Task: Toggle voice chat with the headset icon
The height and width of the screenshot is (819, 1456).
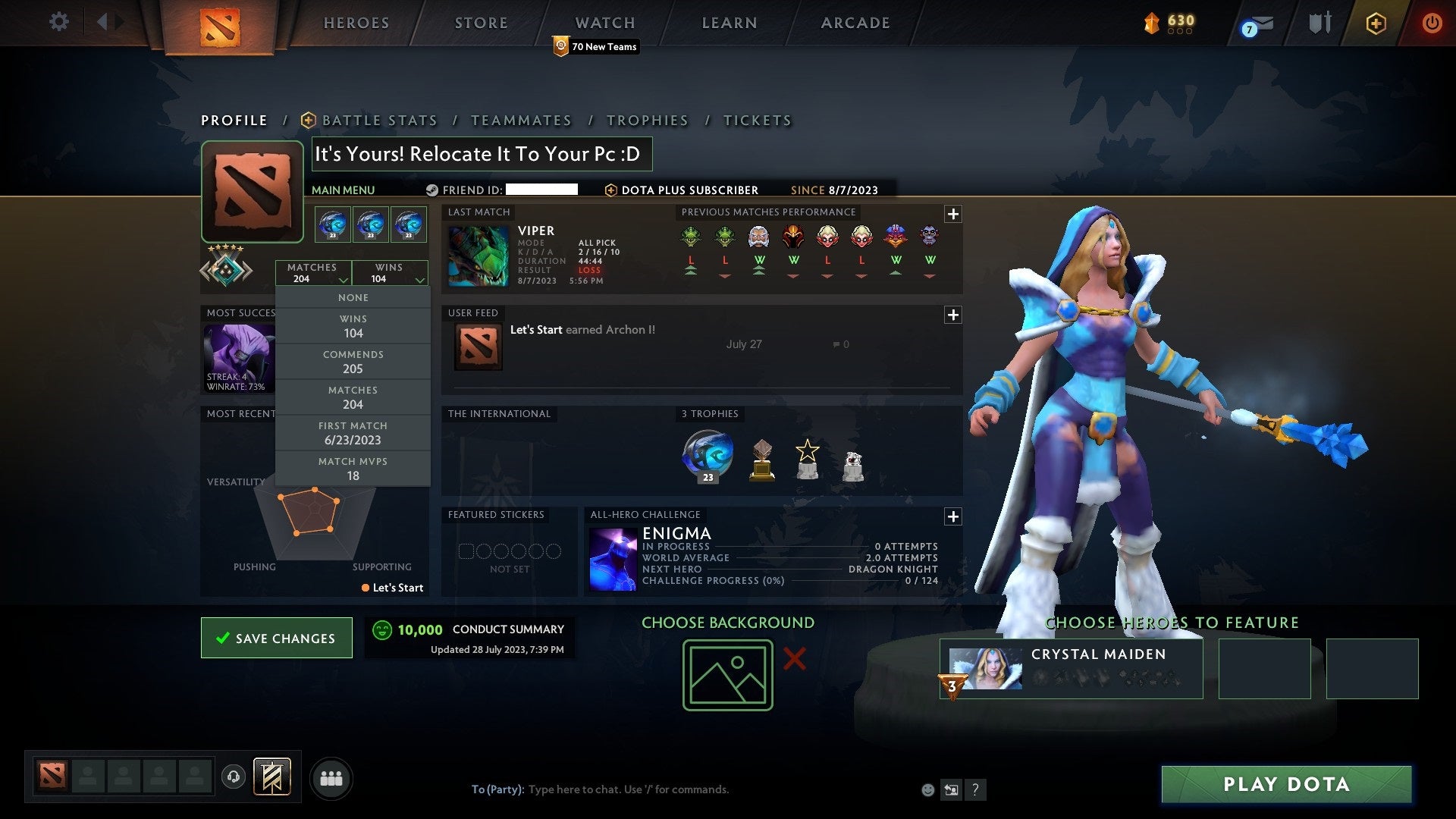Action: [x=234, y=777]
